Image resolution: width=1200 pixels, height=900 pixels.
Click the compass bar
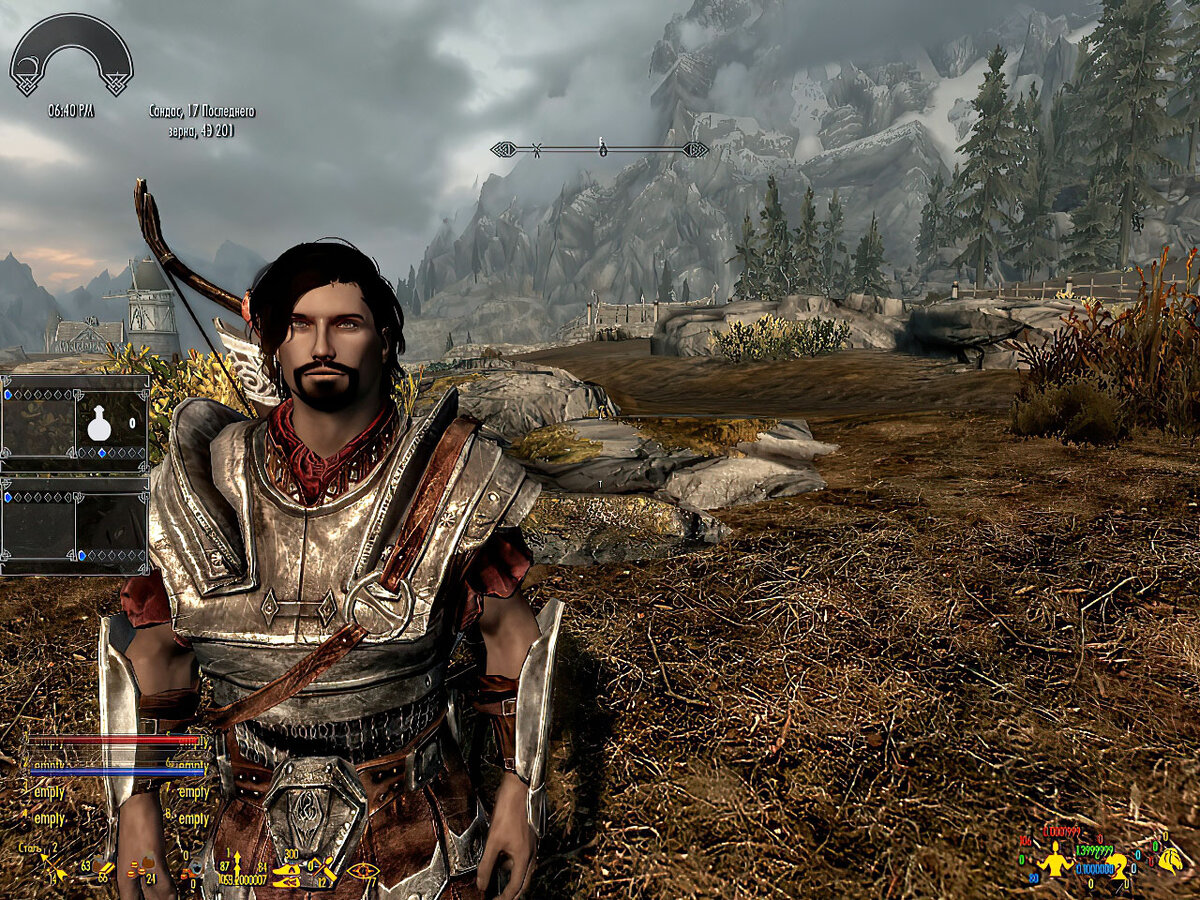[x=599, y=150]
